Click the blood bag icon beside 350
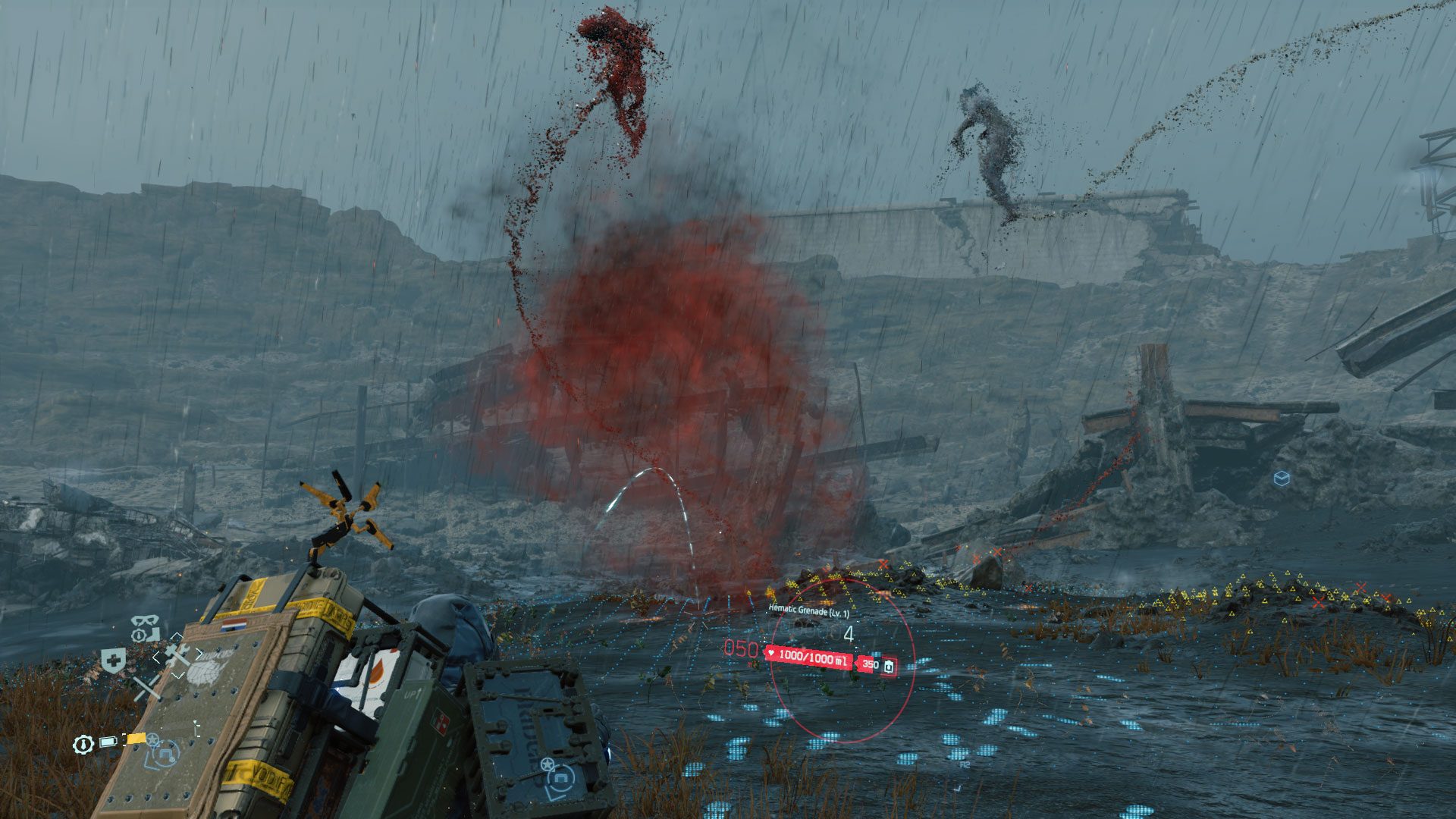Image resolution: width=1456 pixels, height=819 pixels. 889,667
